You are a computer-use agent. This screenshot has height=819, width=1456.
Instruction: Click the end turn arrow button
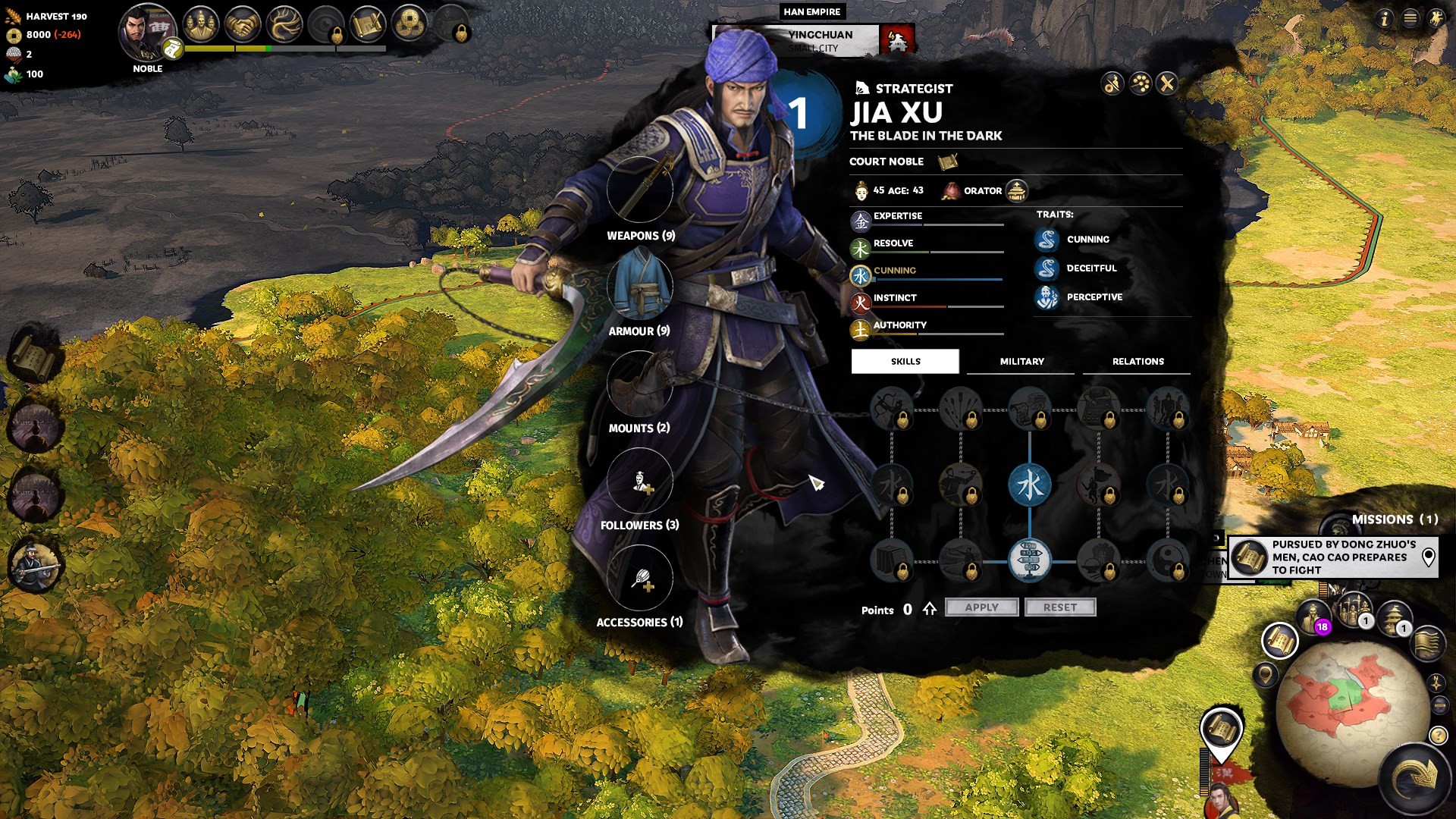click(1415, 777)
